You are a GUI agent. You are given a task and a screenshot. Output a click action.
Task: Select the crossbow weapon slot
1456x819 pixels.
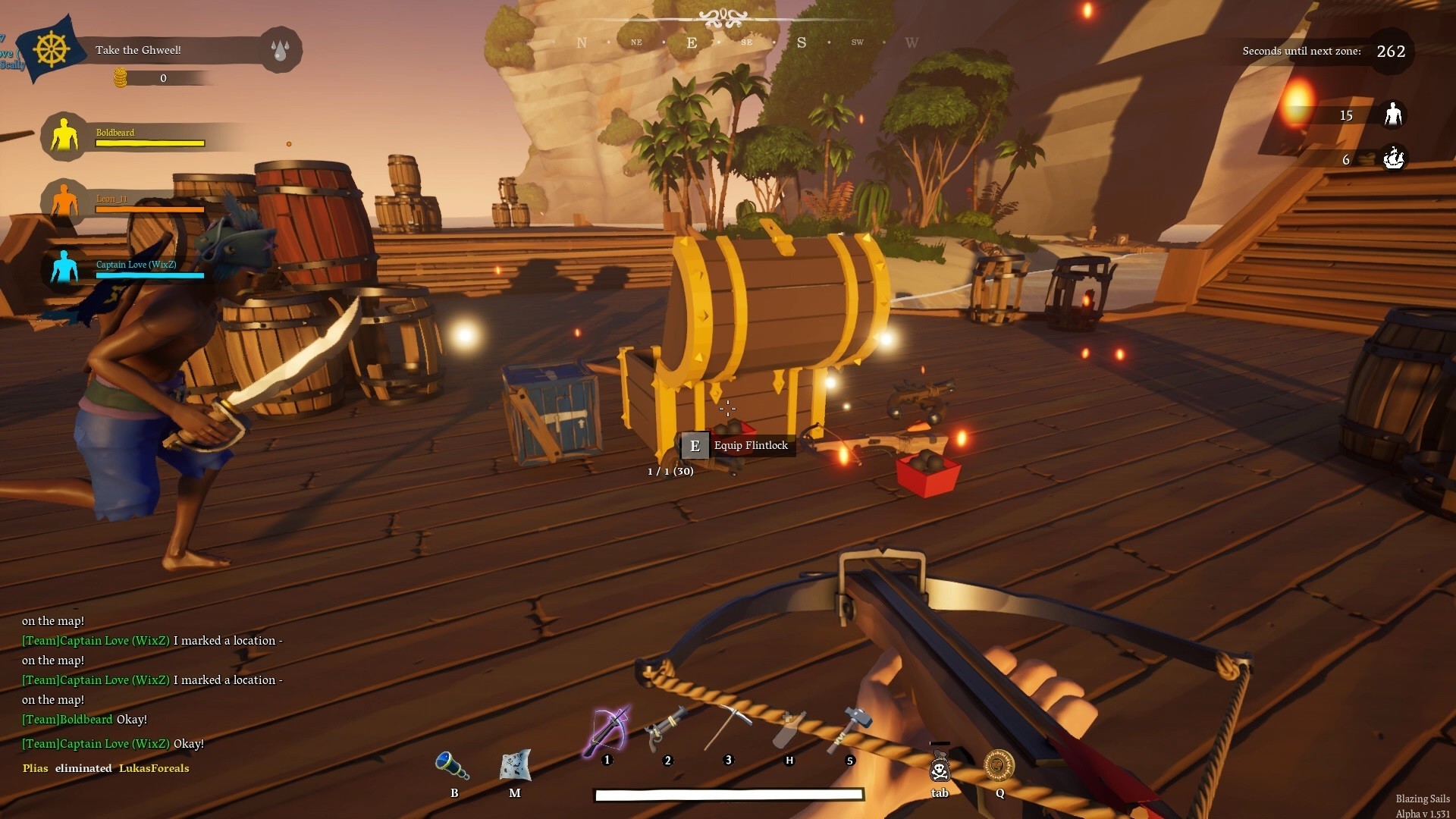coord(608,731)
